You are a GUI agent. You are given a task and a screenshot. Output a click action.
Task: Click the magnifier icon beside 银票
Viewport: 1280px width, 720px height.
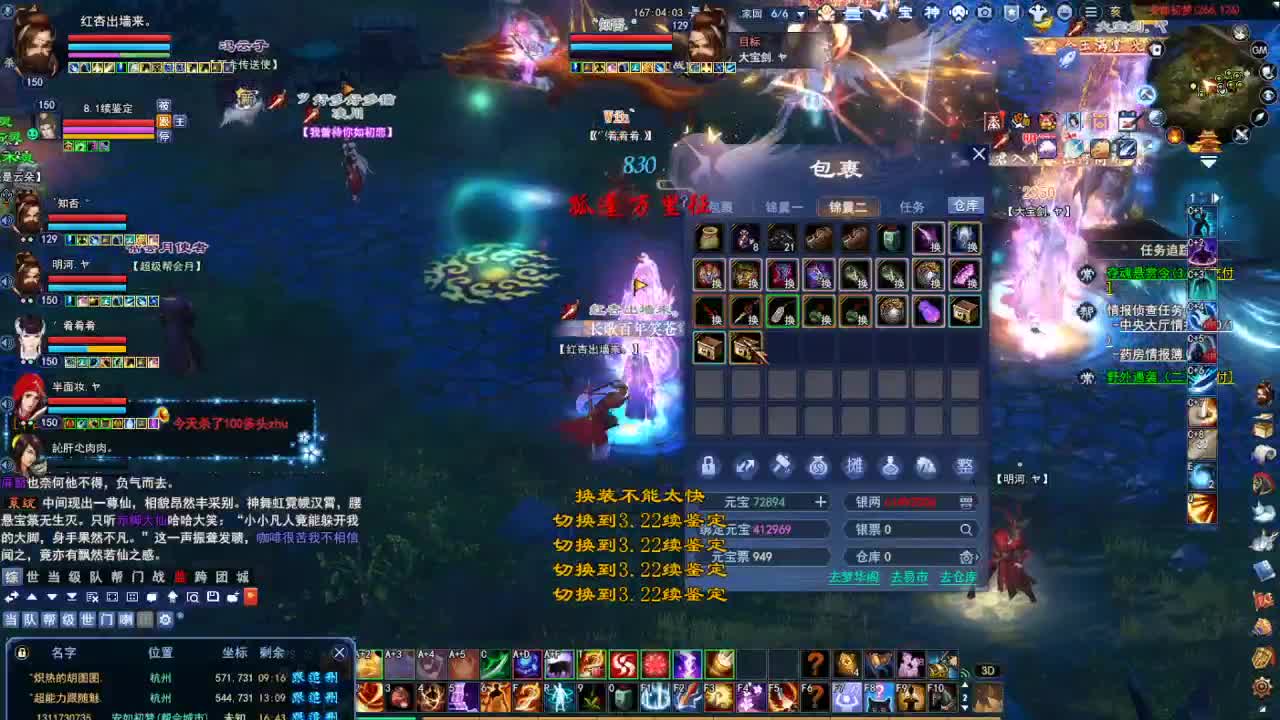tap(966, 529)
